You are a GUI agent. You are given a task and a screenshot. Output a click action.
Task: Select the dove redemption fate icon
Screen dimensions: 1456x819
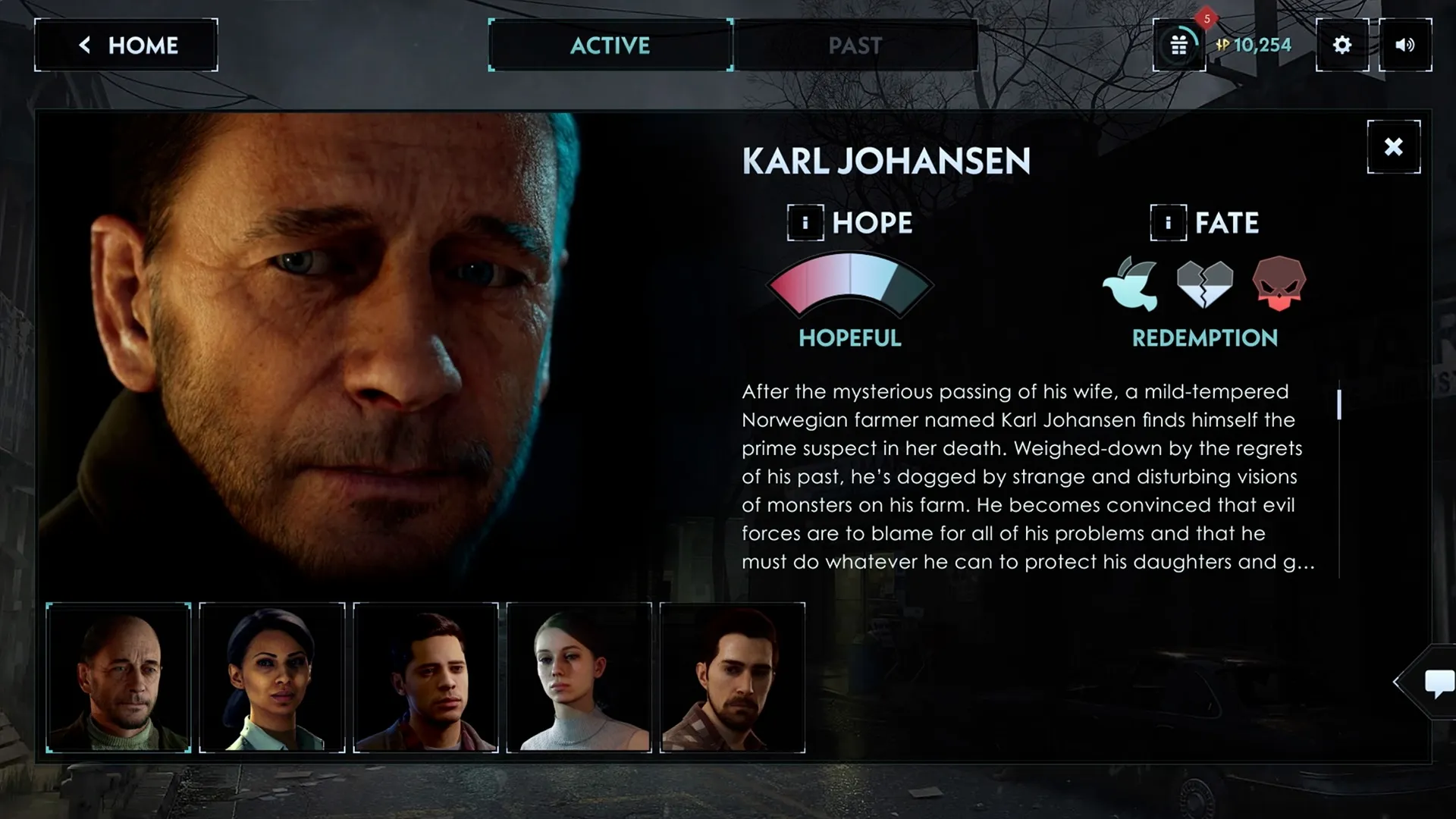[1131, 284]
